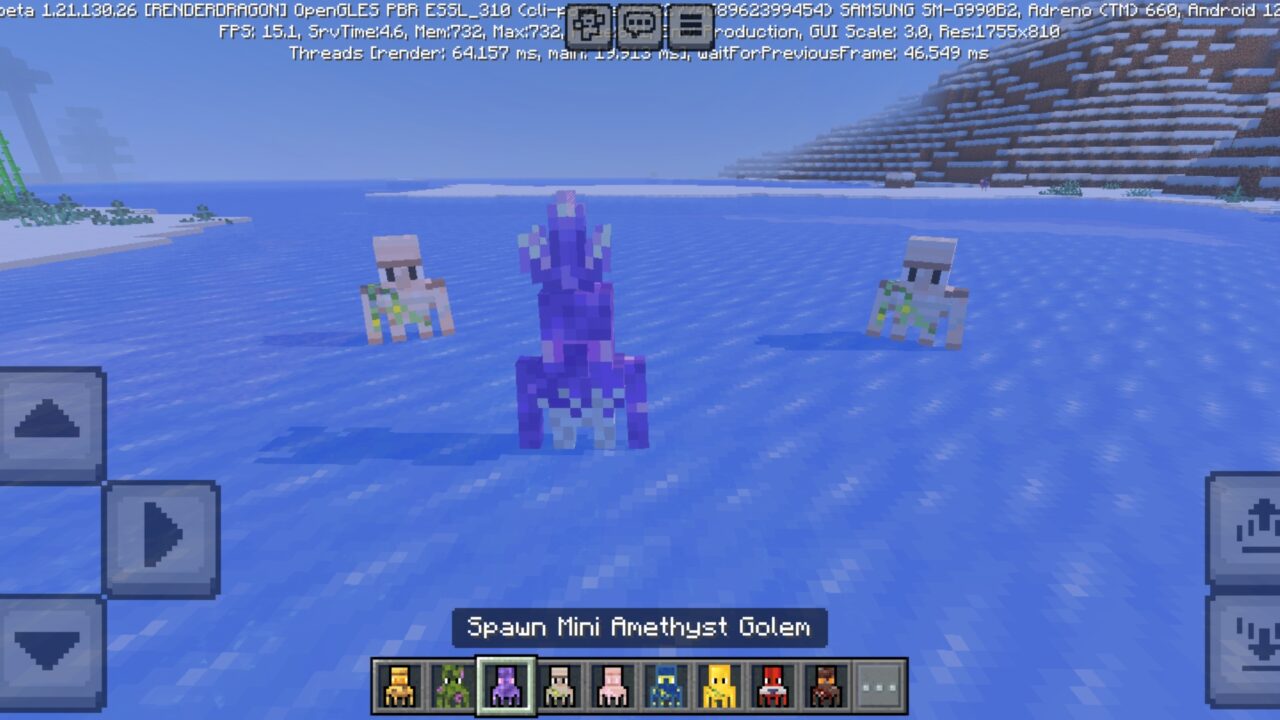Screen dimensions: 1280x720
Task: Select the Mini Amethyst Golem spawn egg
Action: (x=507, y=684)
